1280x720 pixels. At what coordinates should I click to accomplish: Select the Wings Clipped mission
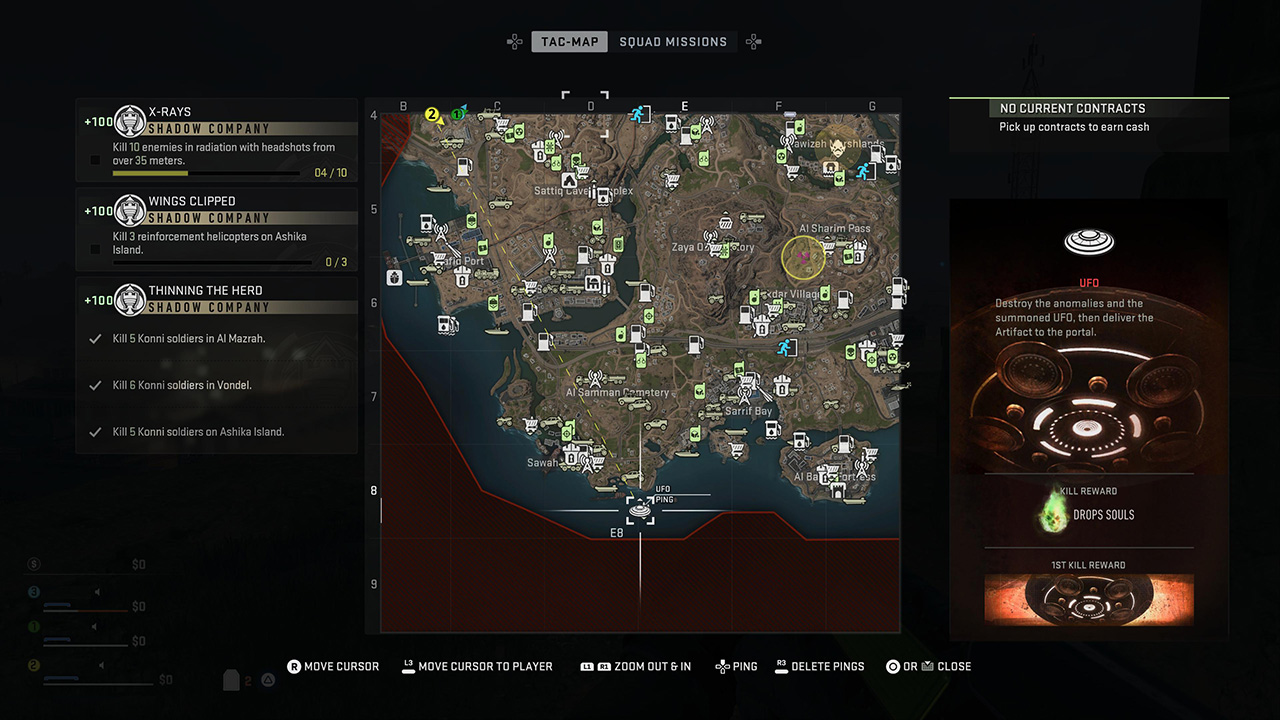217,229
